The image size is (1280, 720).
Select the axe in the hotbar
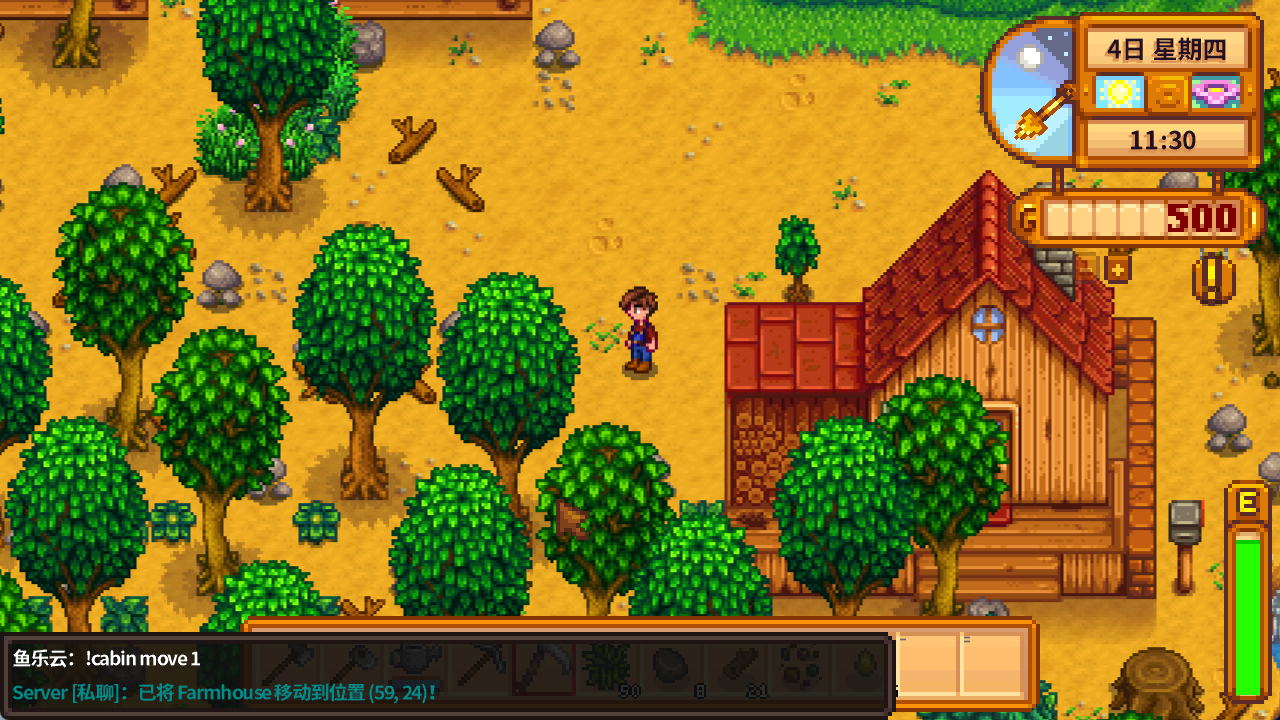(x=289, y=665)
